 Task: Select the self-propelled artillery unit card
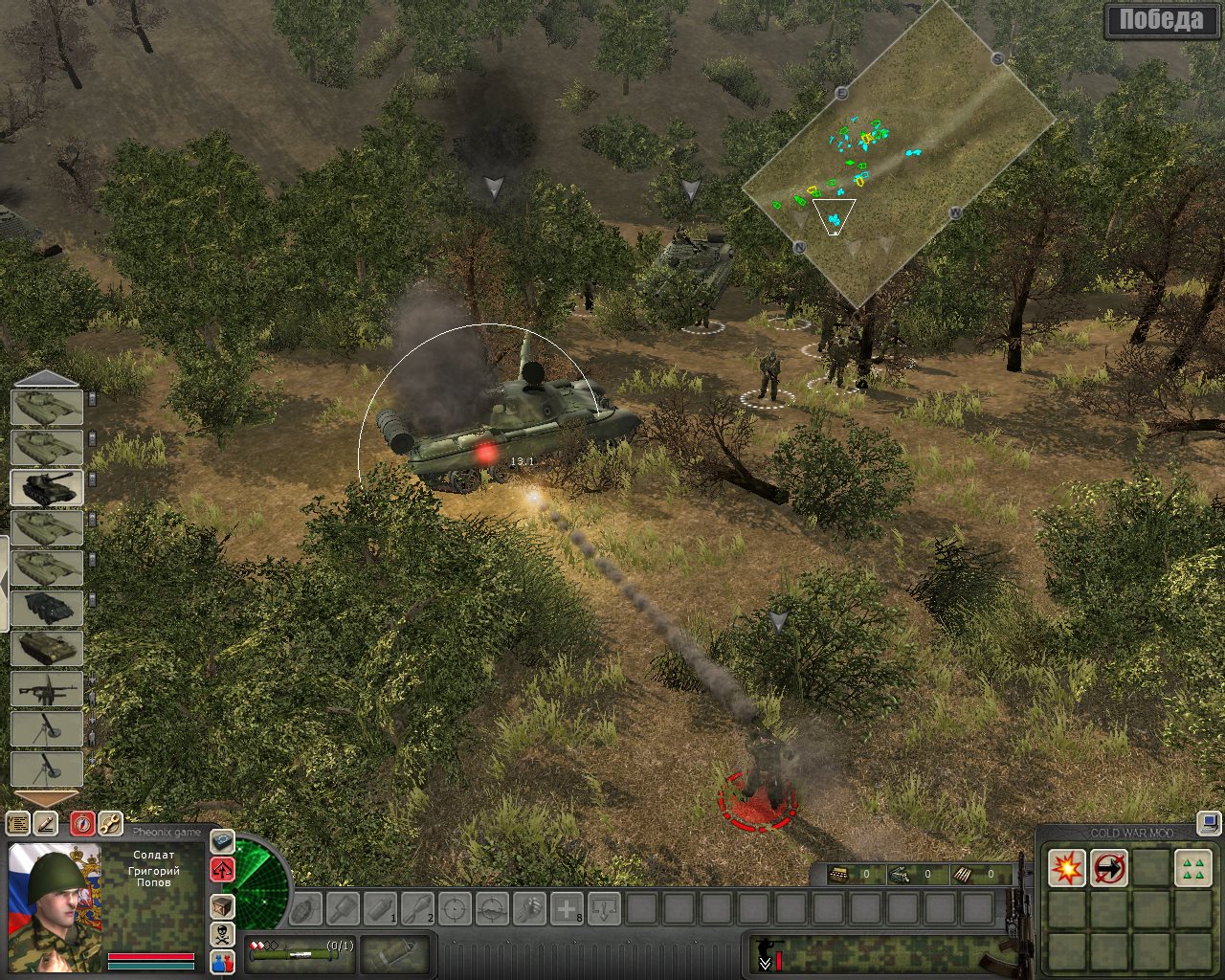pos(47,487)
